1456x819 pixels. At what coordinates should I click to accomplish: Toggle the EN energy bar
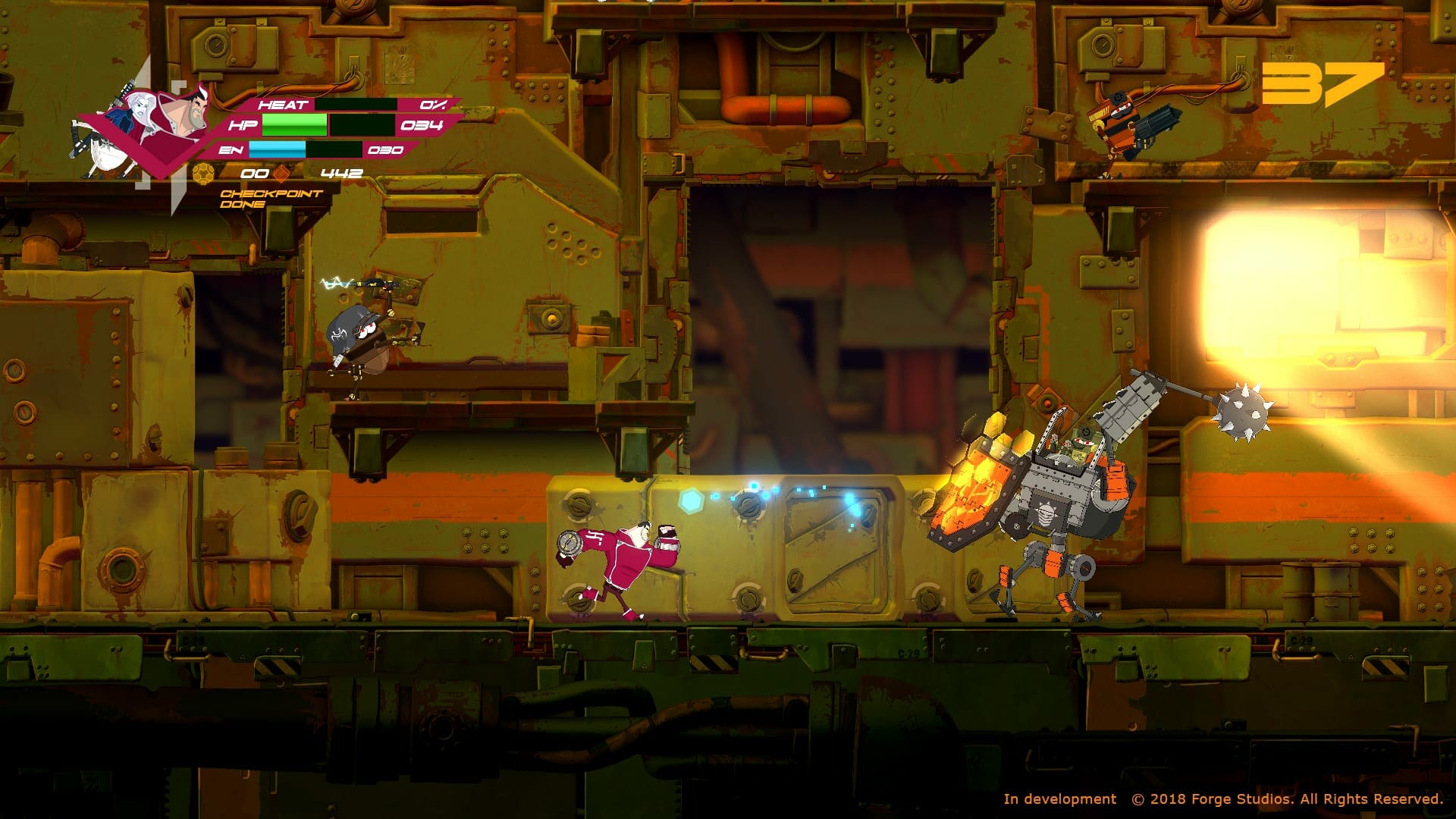pyautogui.click(x=303, y=150)
